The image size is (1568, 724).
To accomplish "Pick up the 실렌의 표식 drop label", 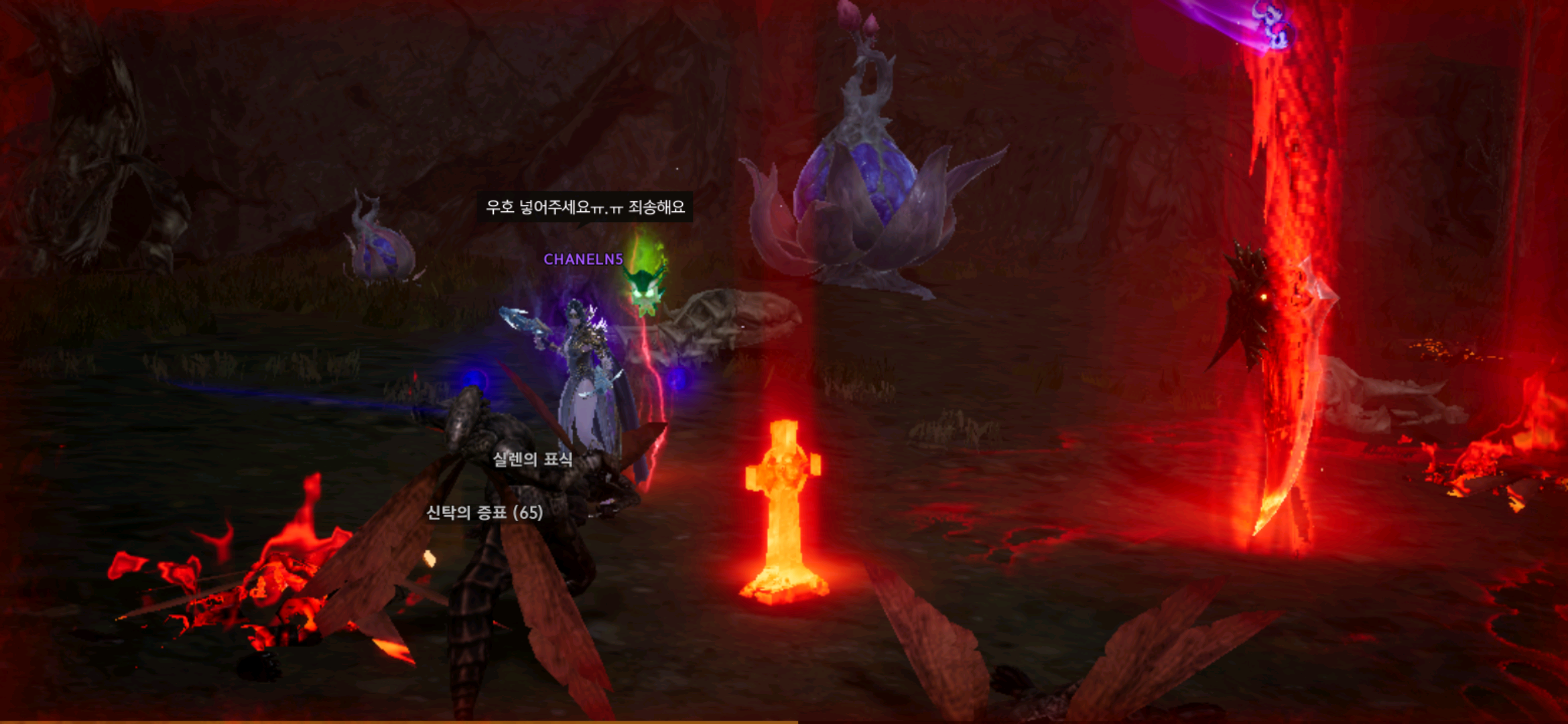I will [x=533, y=459].
